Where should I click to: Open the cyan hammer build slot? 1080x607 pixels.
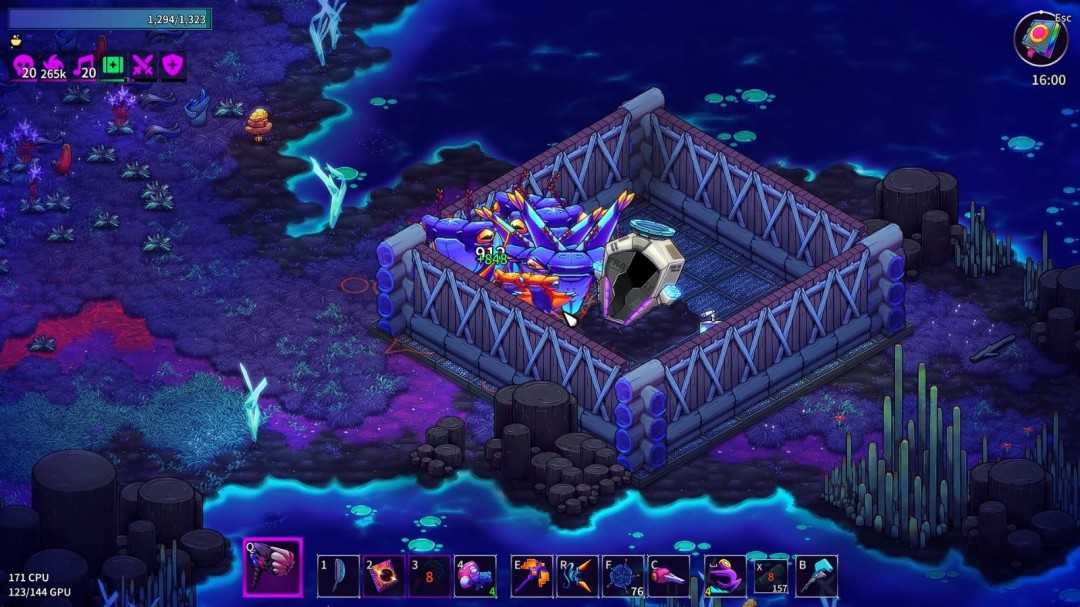[x=816, y=576]
